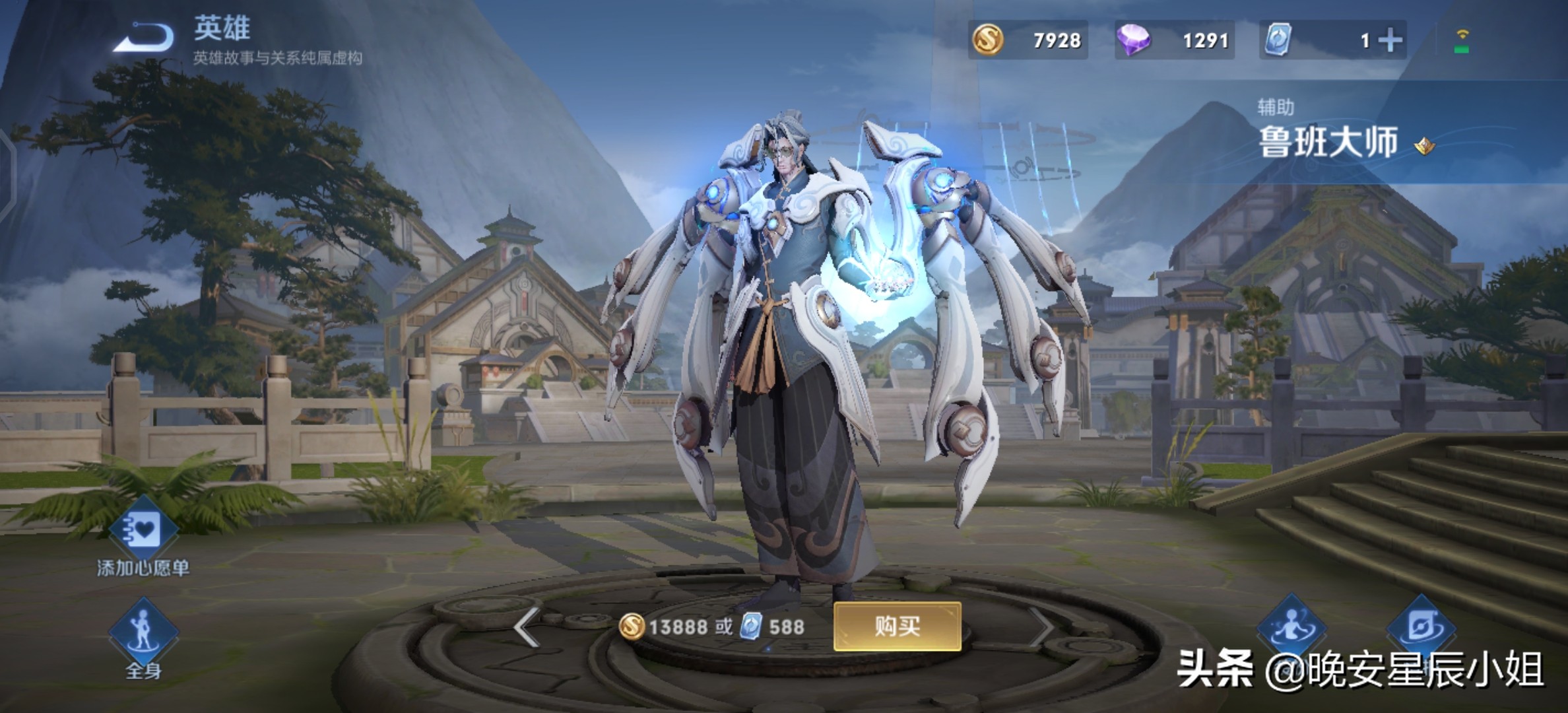Show the previous hero with the left arrow
This screenshot has width=1568, height=713.
[527, 627]
